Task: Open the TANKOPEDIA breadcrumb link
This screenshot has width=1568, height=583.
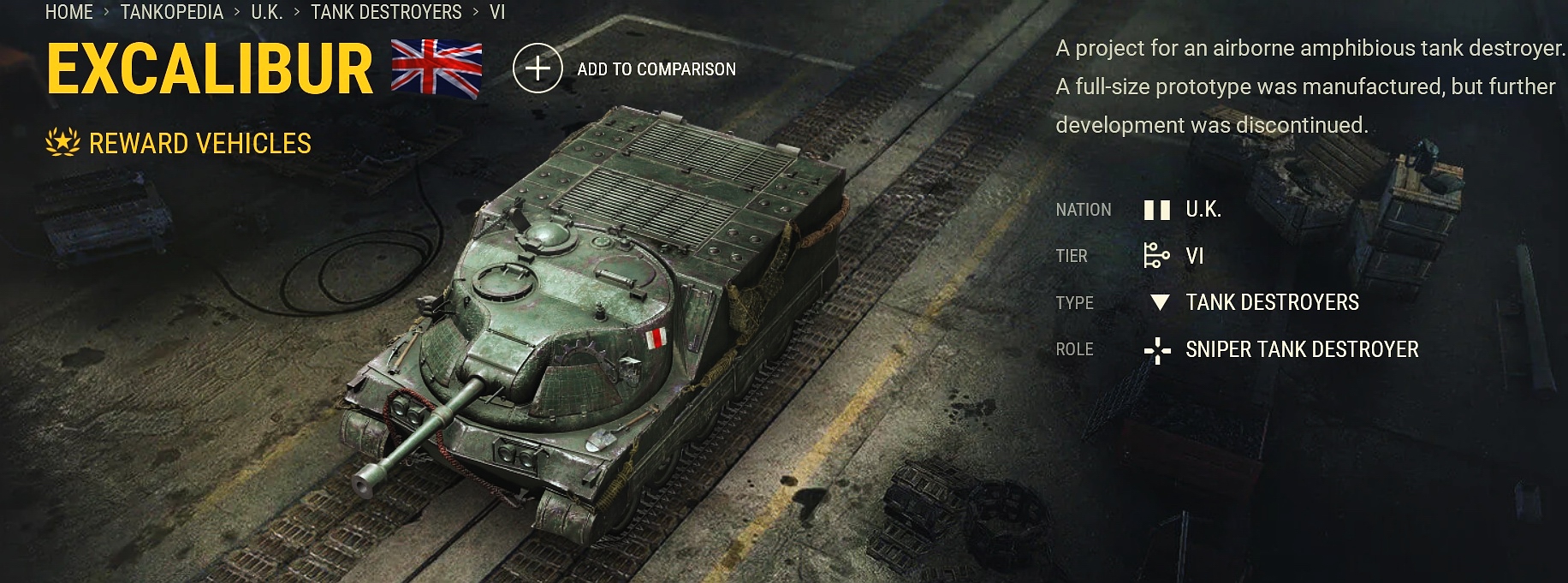Action: pos(171,12)
